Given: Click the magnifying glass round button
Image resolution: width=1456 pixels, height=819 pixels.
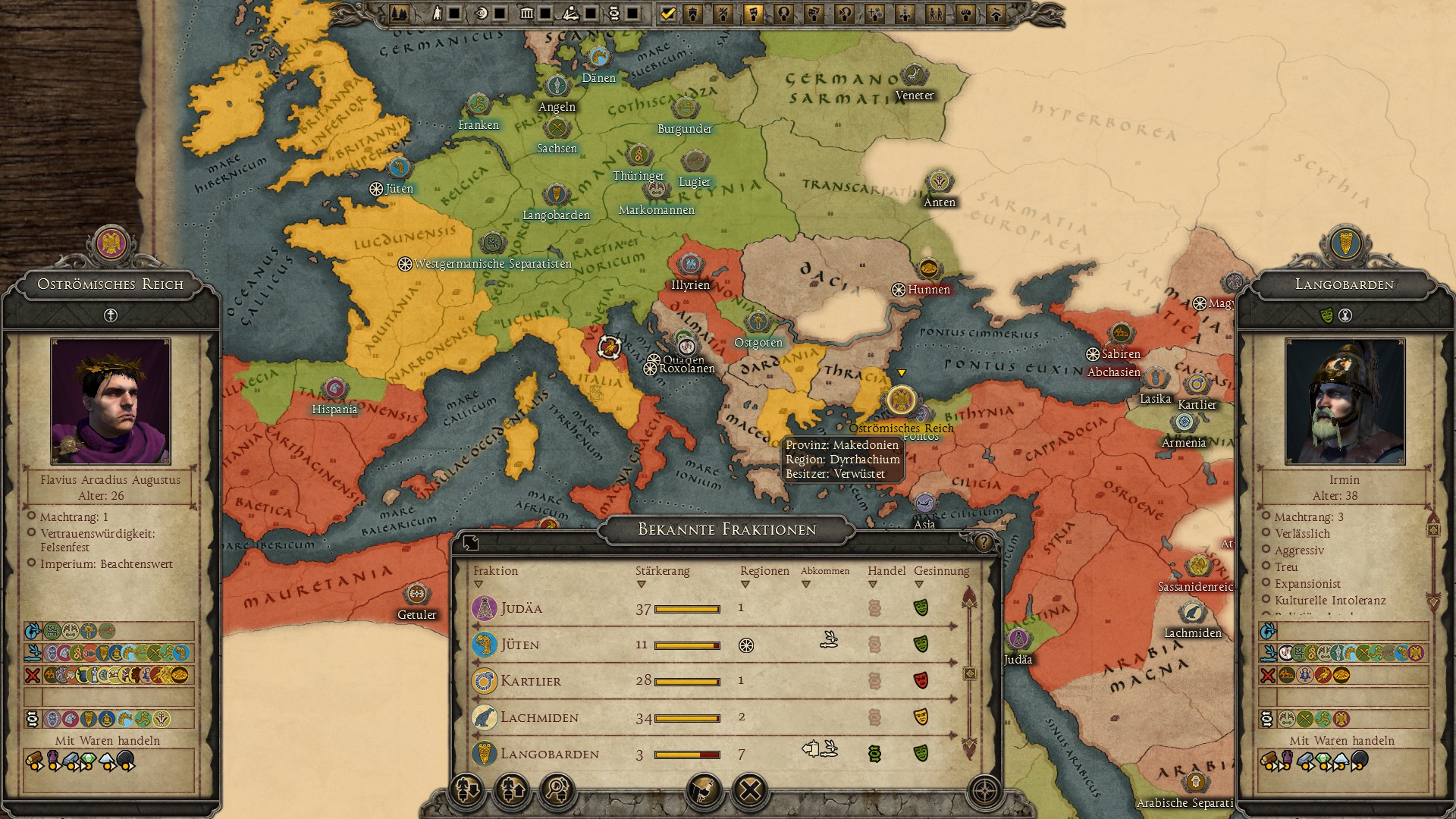Looking at the screenshot, I should (557, 791).
